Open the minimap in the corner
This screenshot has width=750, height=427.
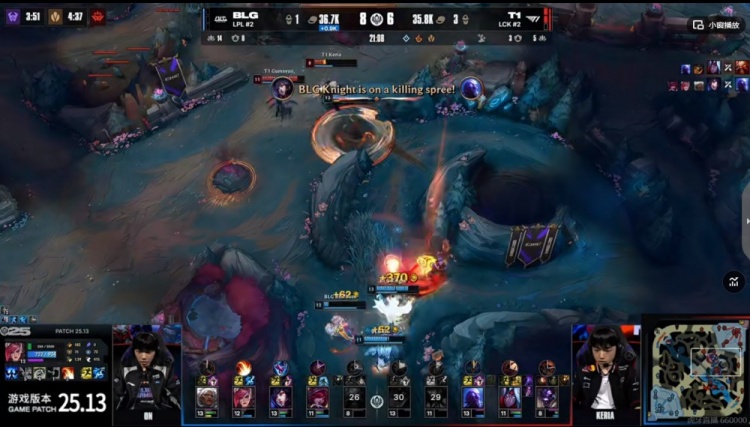coord(695,368)
